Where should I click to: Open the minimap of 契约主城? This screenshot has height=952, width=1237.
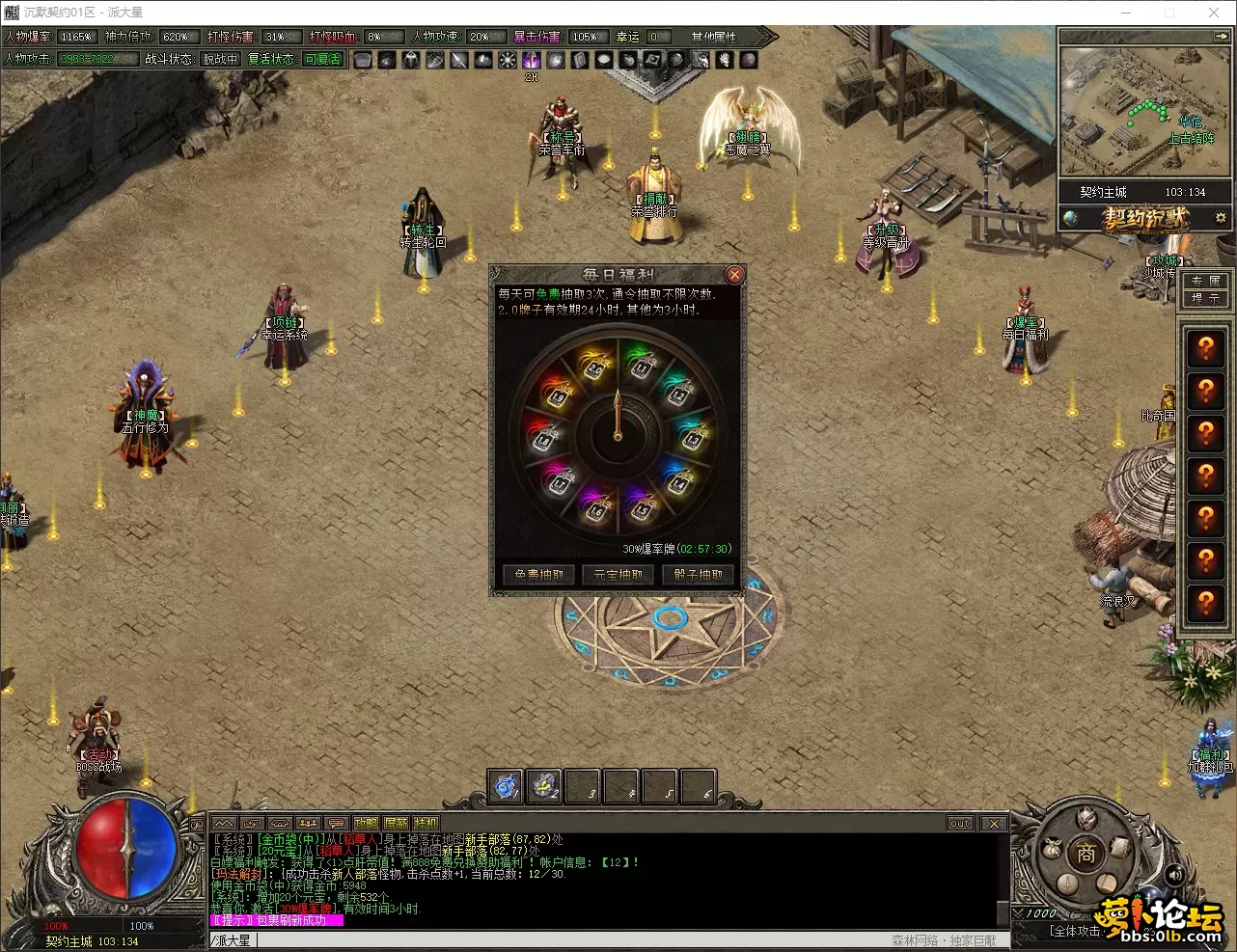pos(1145,113)
